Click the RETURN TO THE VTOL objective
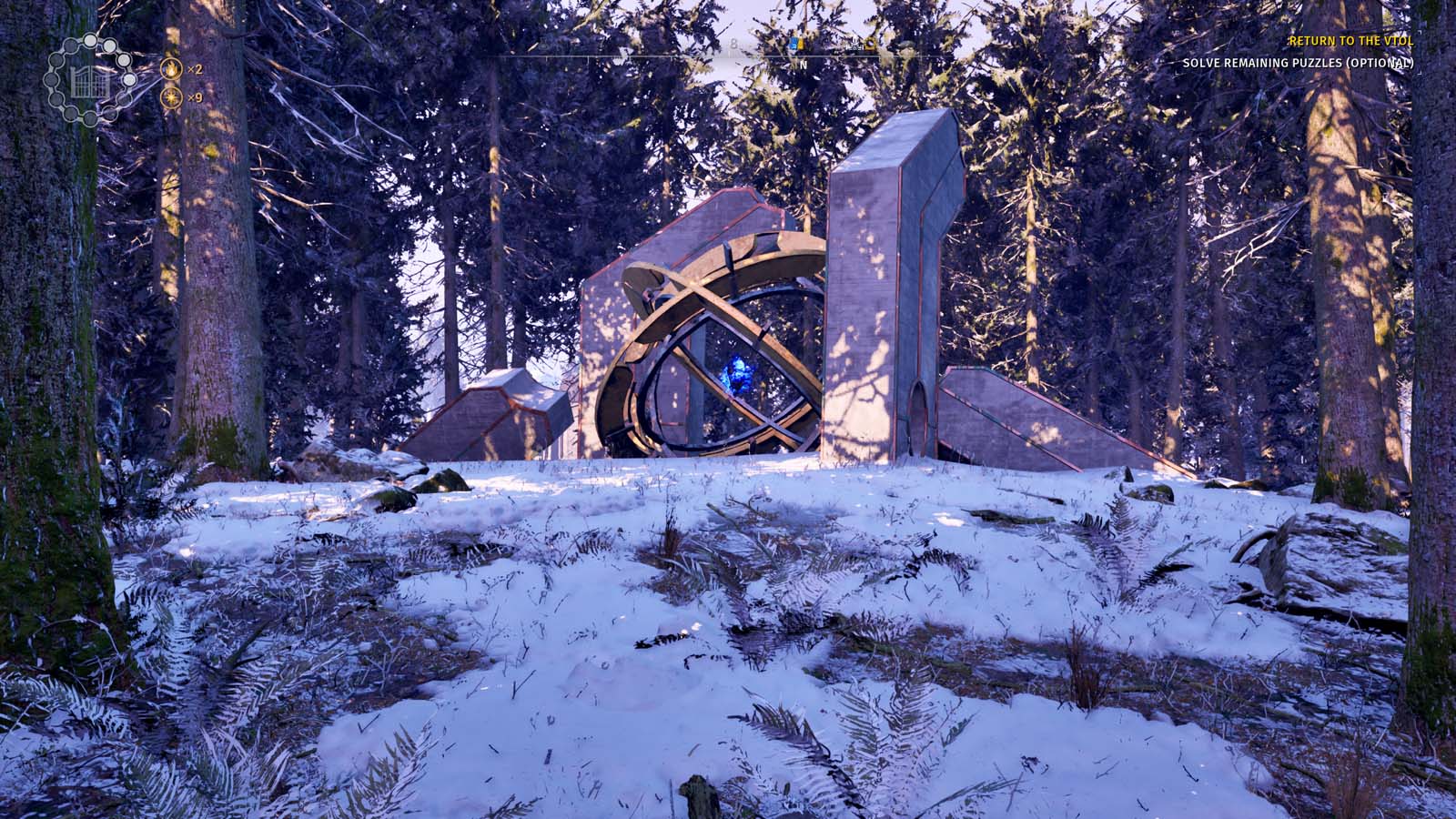This screenshot has height=819, width=1456. (x=1351, y=42)
